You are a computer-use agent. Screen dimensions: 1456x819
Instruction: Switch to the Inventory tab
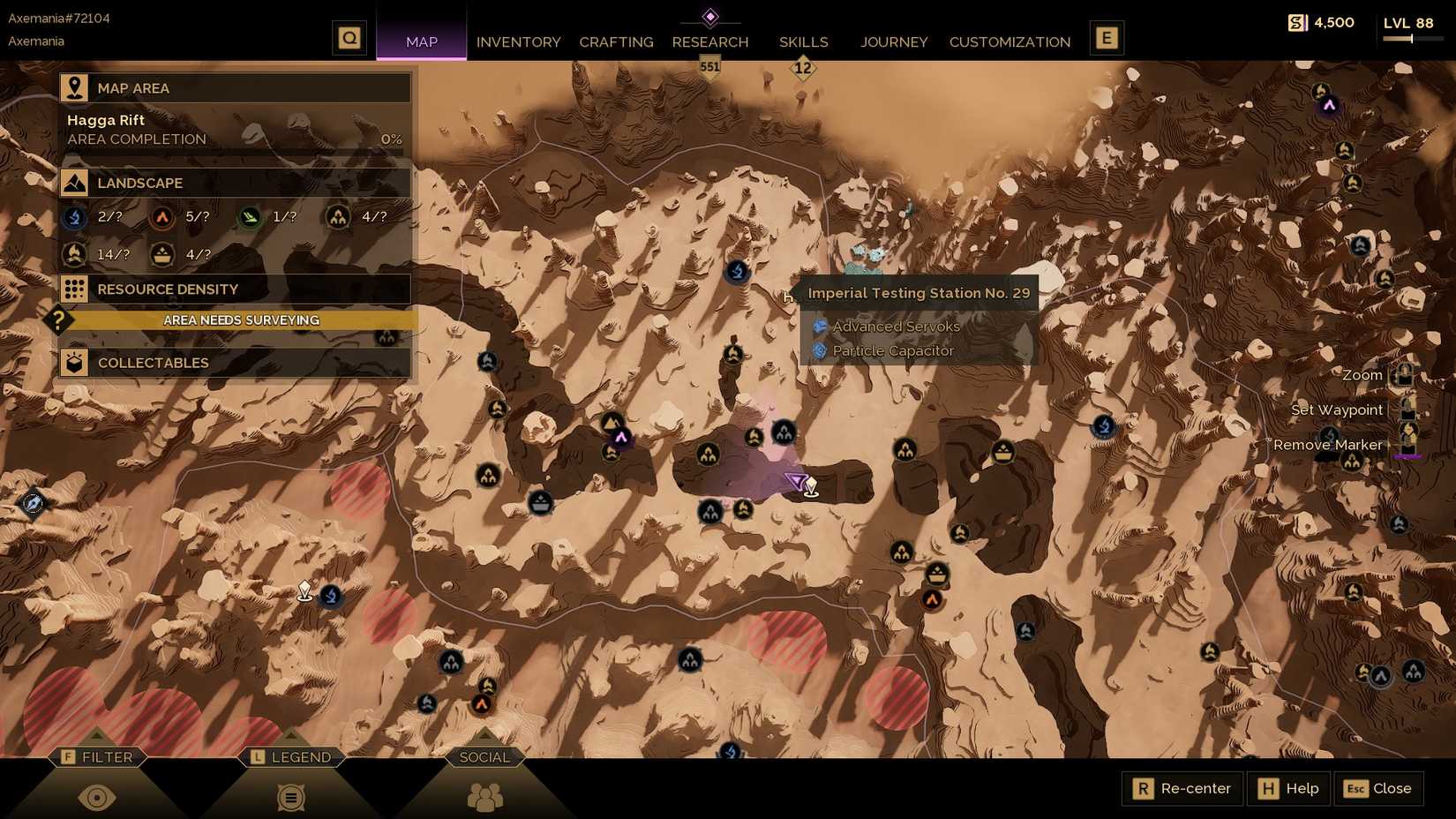518,41
